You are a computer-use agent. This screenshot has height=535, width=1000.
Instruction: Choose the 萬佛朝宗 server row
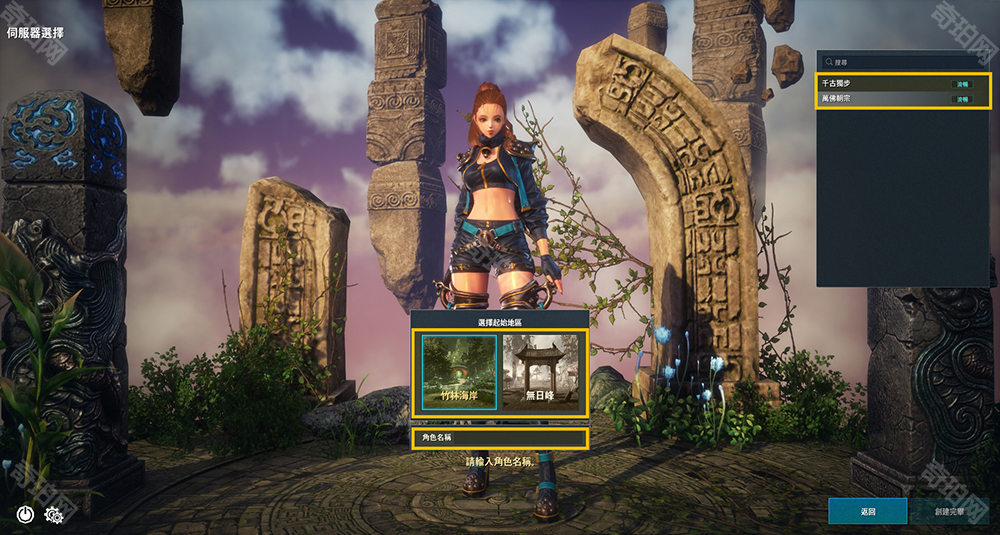click(903, 99)
